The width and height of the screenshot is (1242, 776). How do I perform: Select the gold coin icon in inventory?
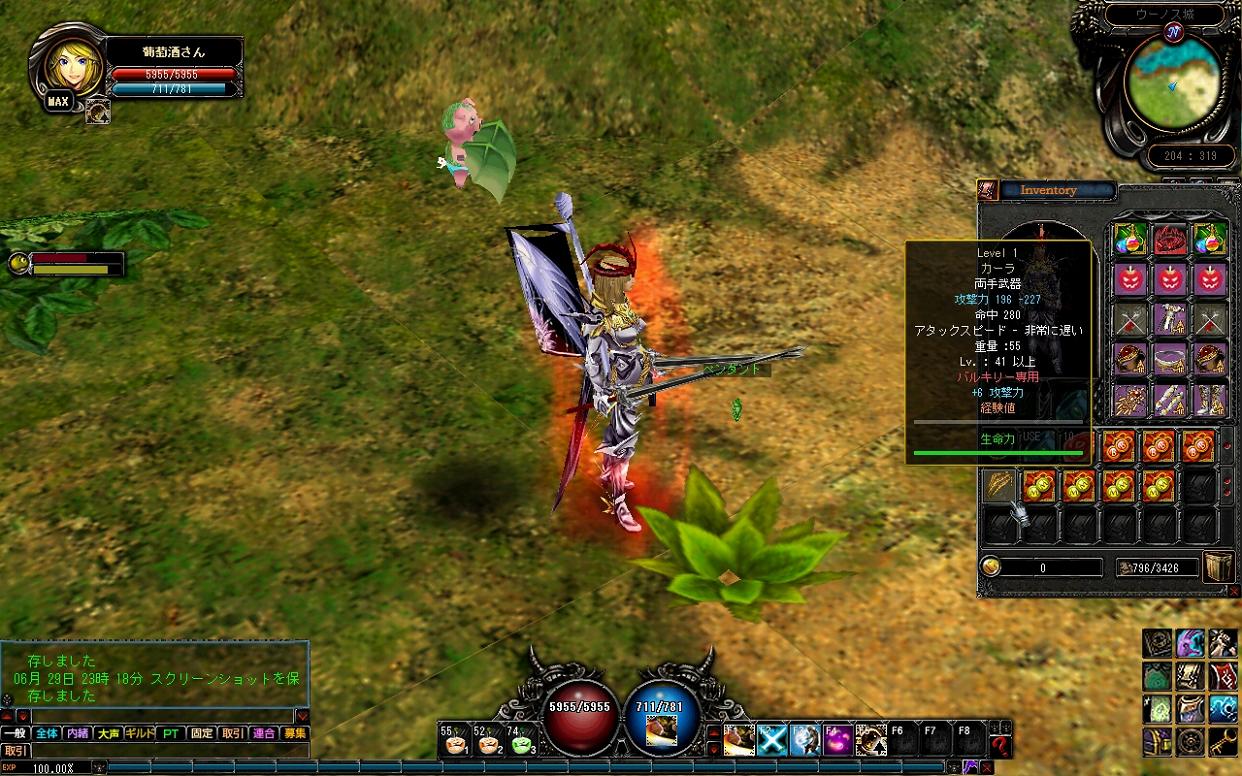click(x=991, y=567)
